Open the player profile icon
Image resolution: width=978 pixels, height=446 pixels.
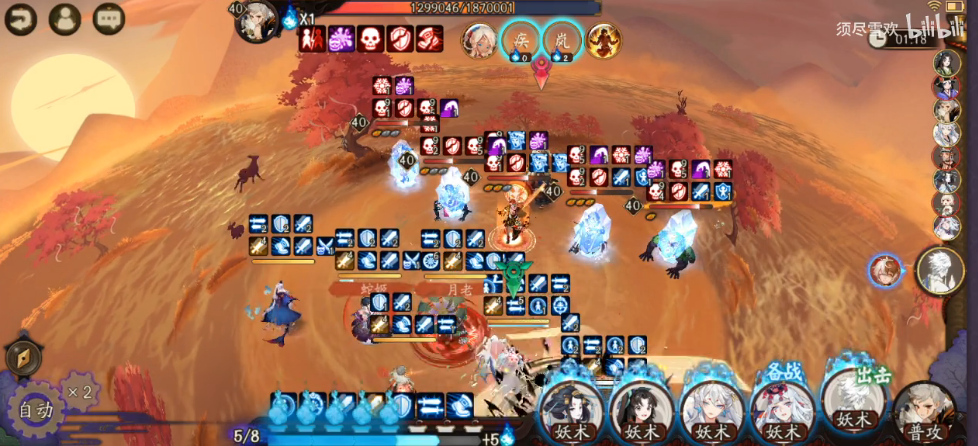pyautogui.click(x=64, y=17)
